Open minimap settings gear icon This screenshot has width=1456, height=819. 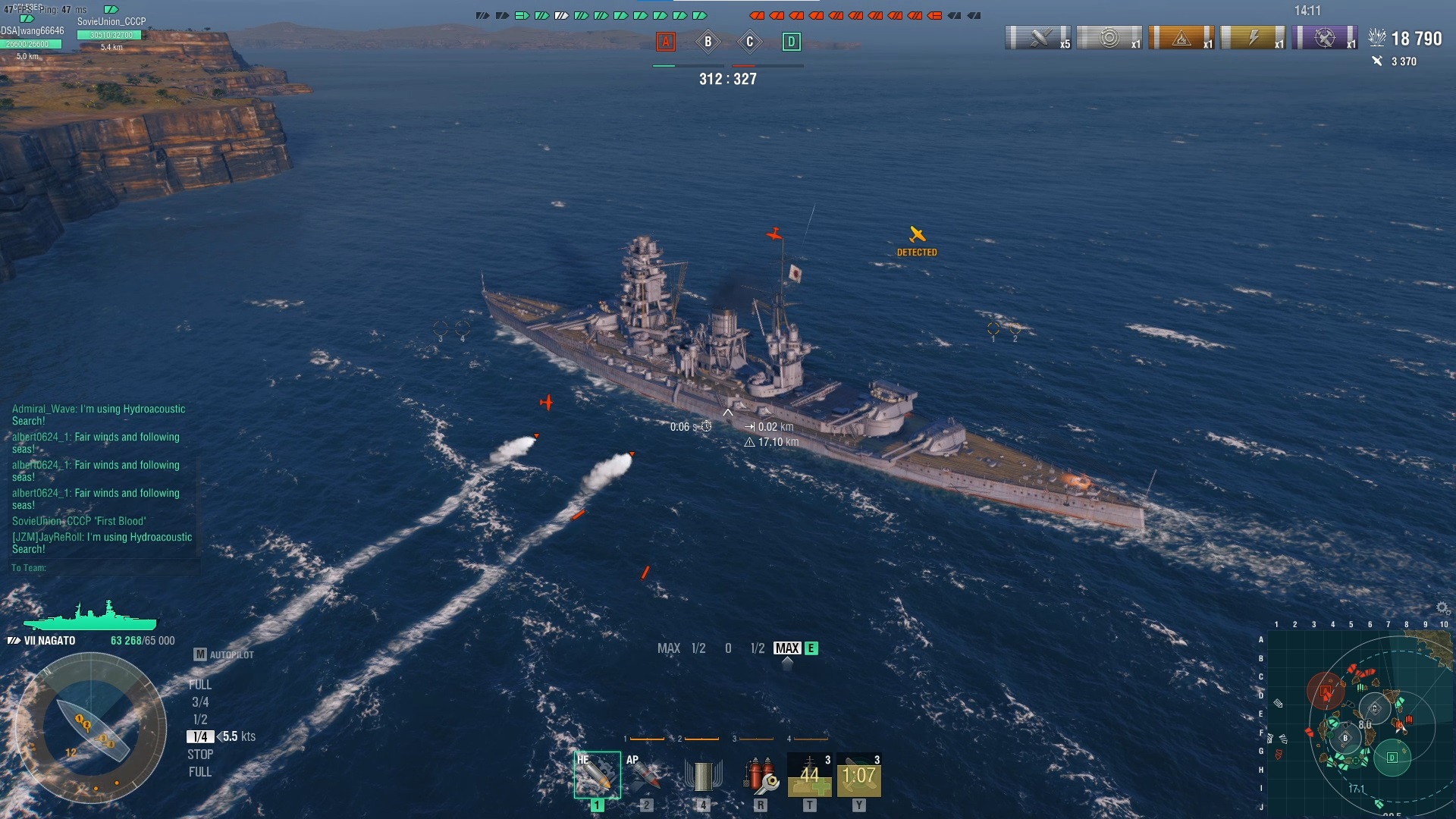1442,608
